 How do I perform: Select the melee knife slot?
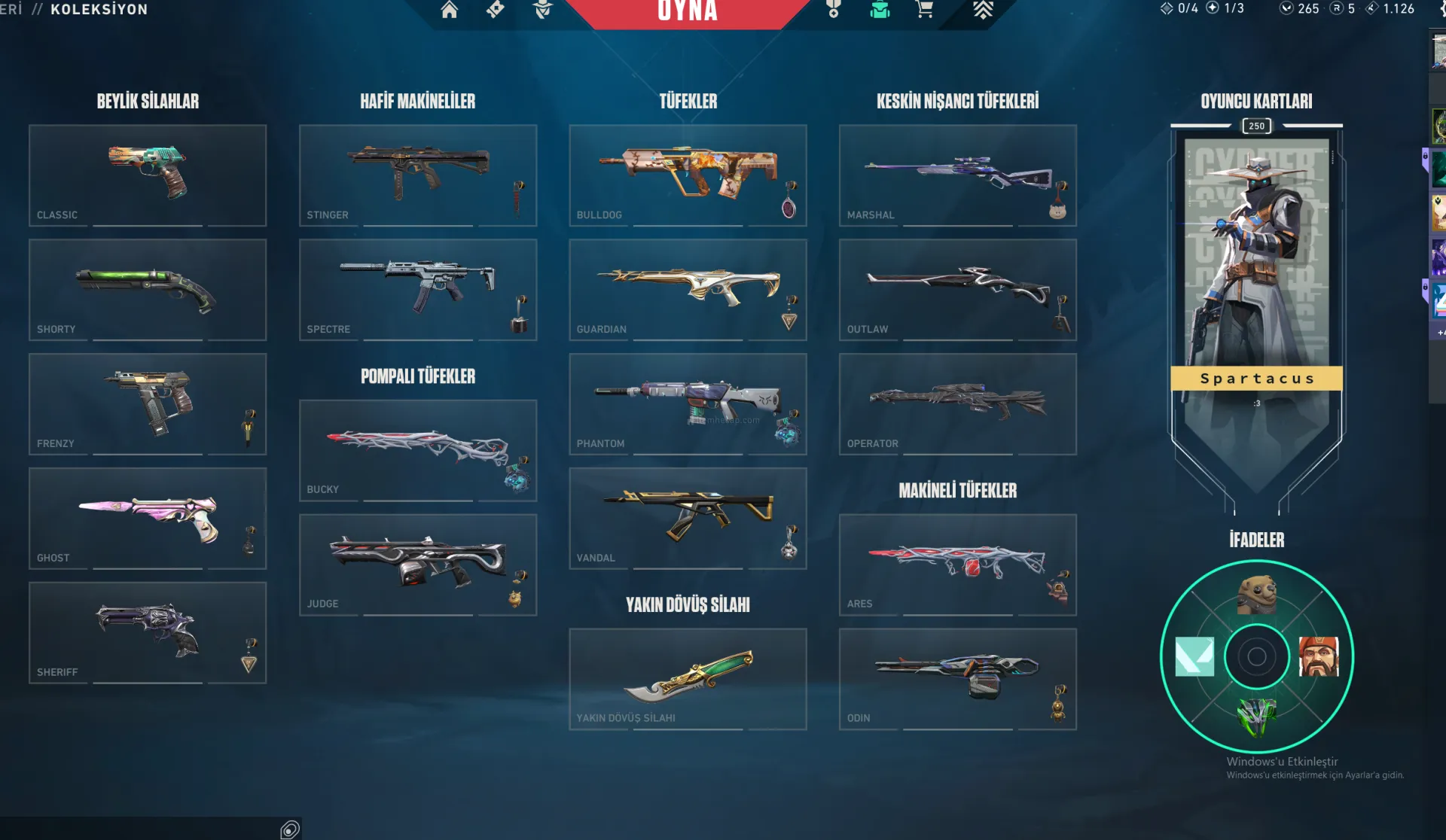[688, 679]
